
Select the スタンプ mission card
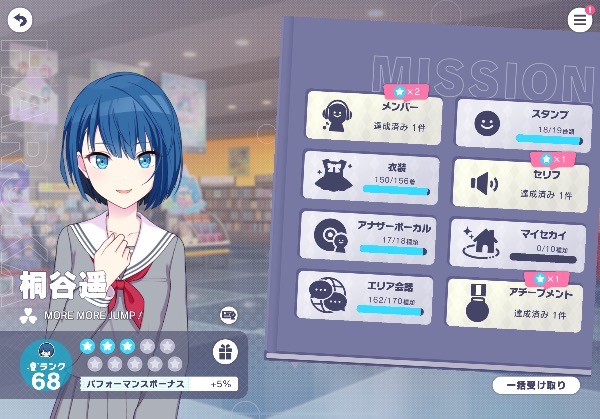pos(518,123)
